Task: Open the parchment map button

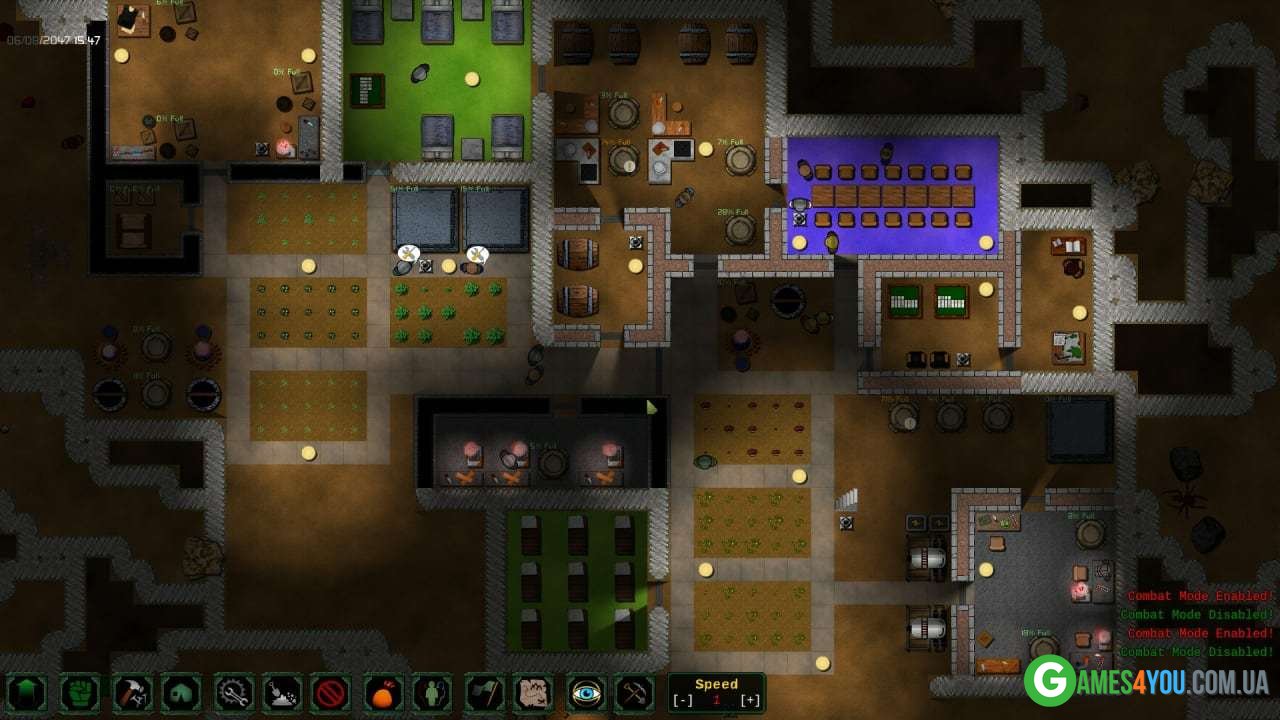Action: [x=534, y=692]
